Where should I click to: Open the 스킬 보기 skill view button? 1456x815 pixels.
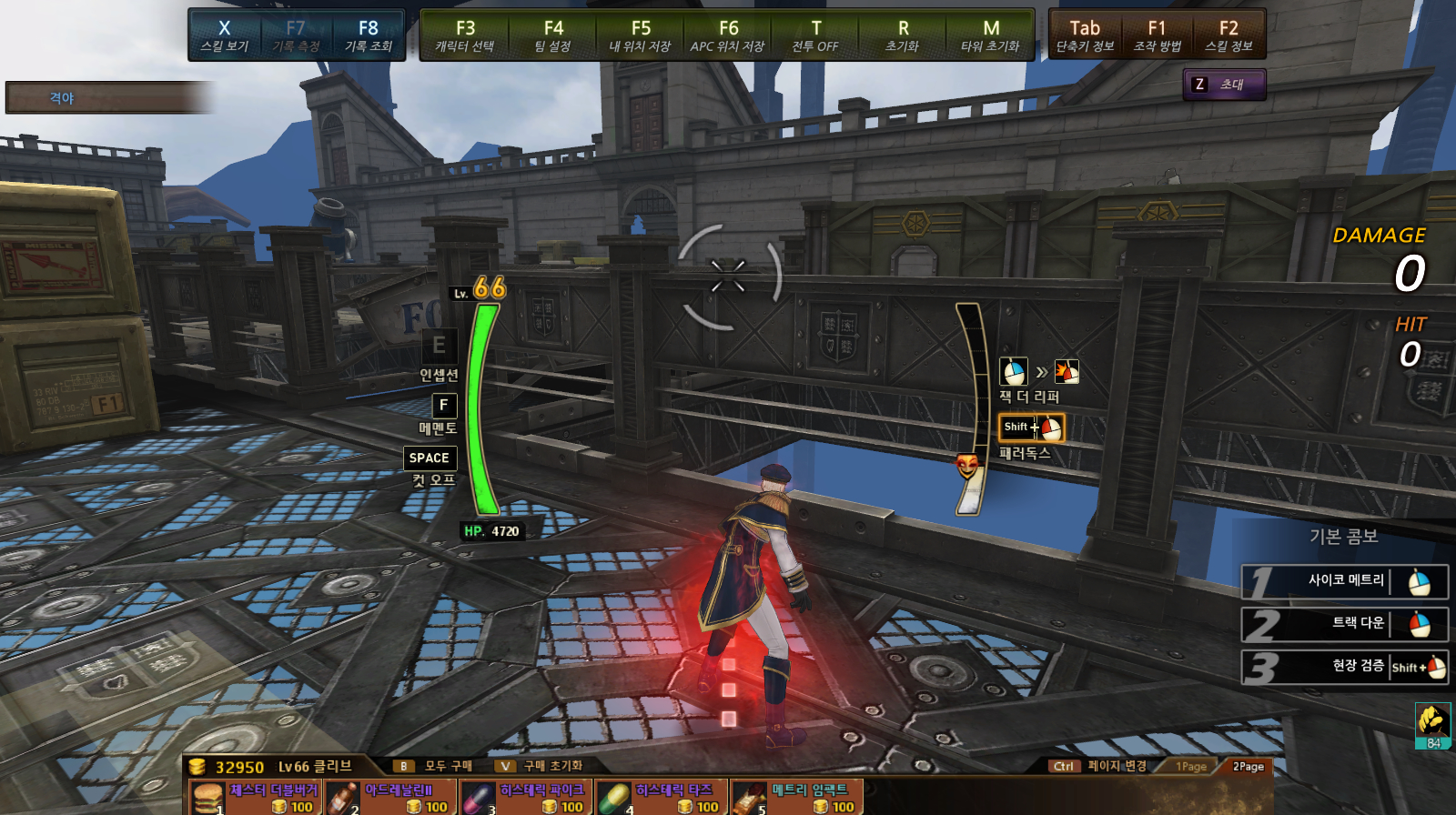point(224,35)
